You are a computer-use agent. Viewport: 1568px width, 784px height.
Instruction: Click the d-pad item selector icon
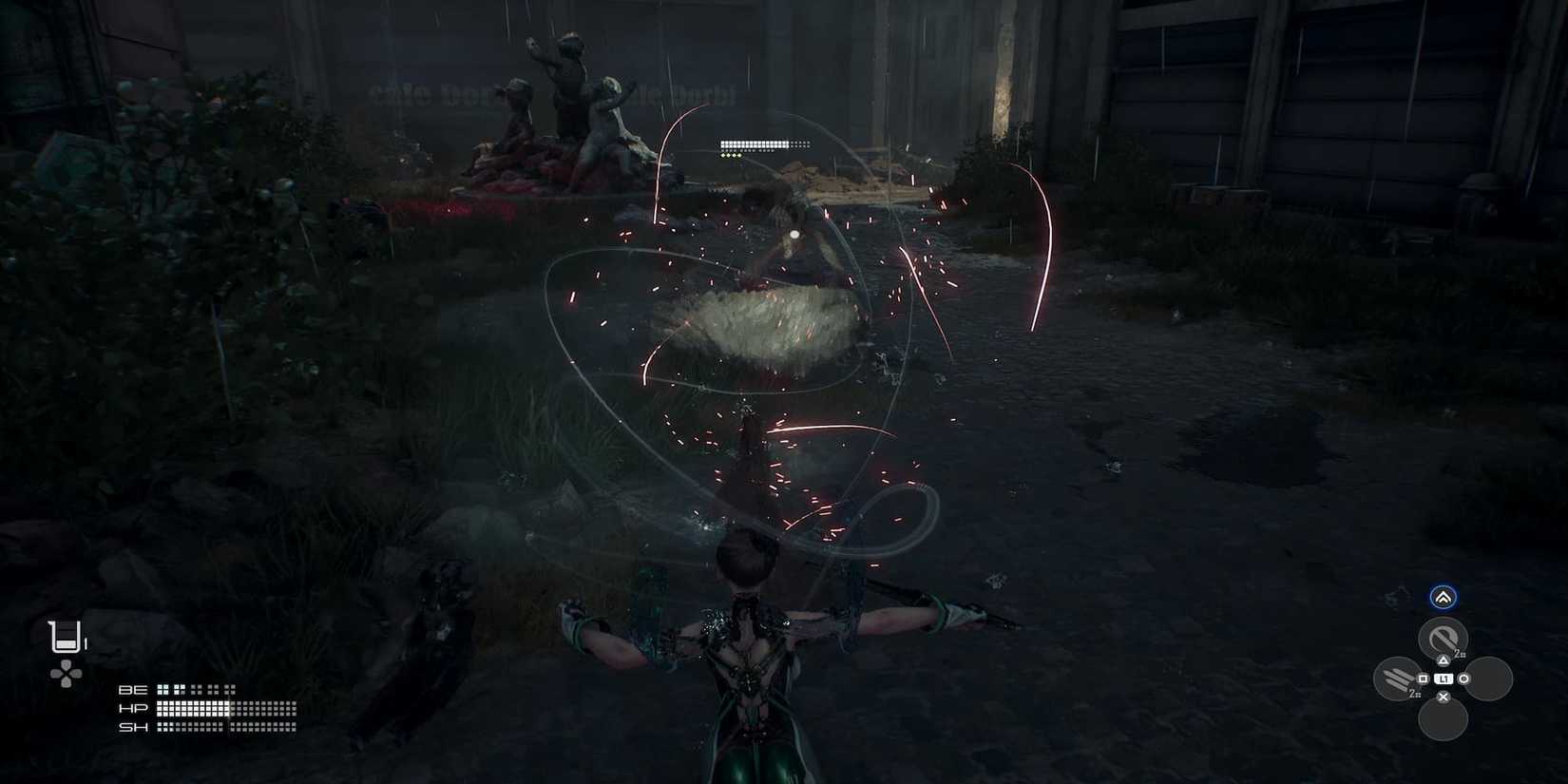[65, 673]
